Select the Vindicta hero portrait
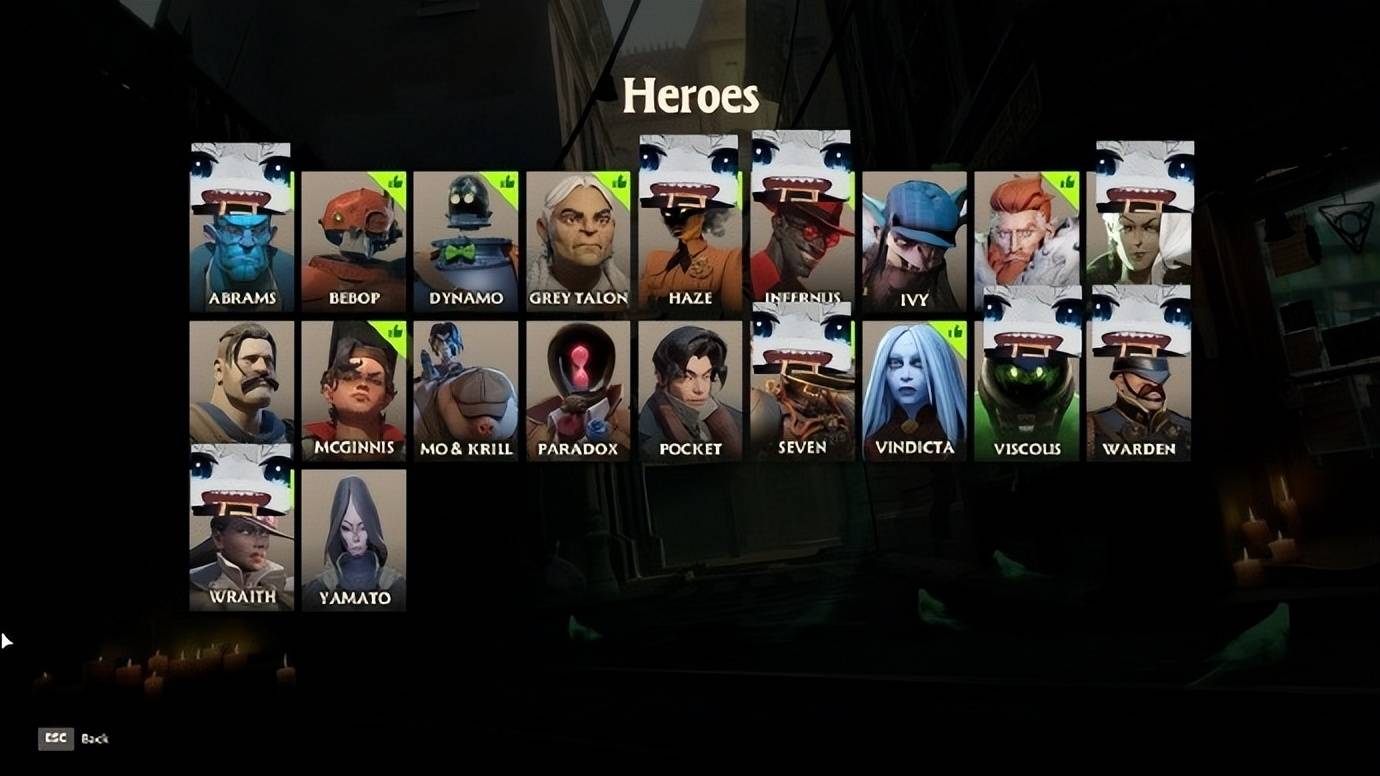1380x776 pixels. tap(914, 390)
